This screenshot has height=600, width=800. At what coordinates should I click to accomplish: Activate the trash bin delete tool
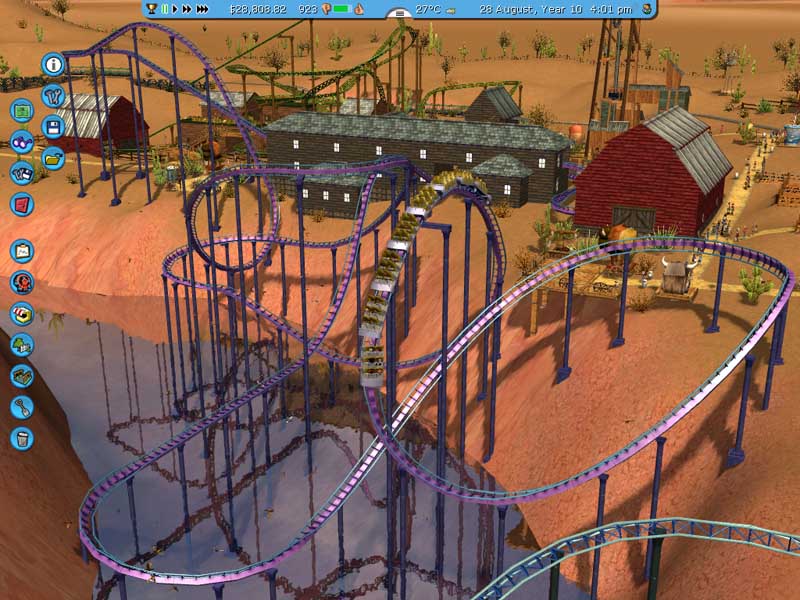point(22,437)
